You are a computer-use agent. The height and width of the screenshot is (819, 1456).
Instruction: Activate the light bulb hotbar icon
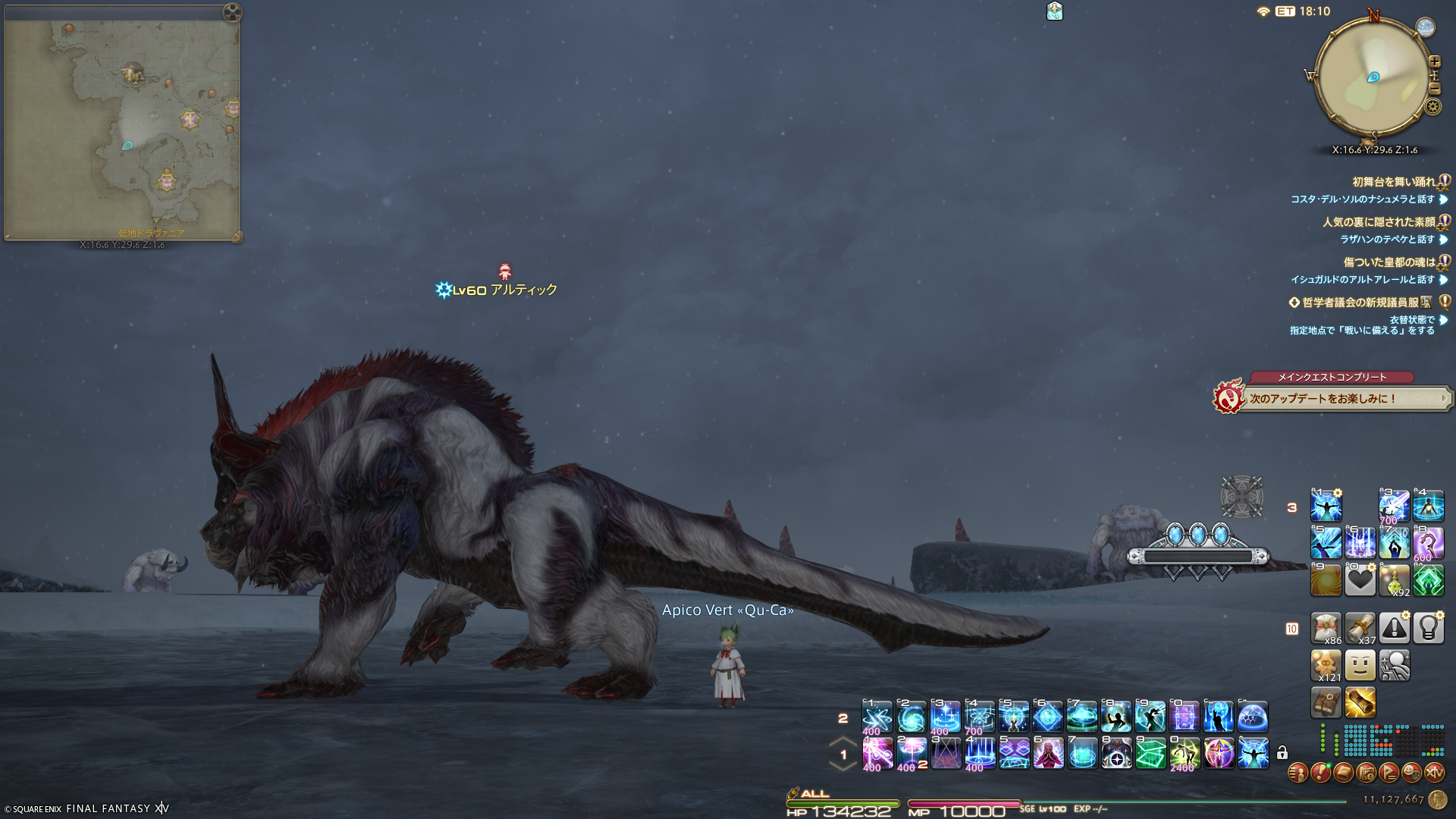(1428, 629)
